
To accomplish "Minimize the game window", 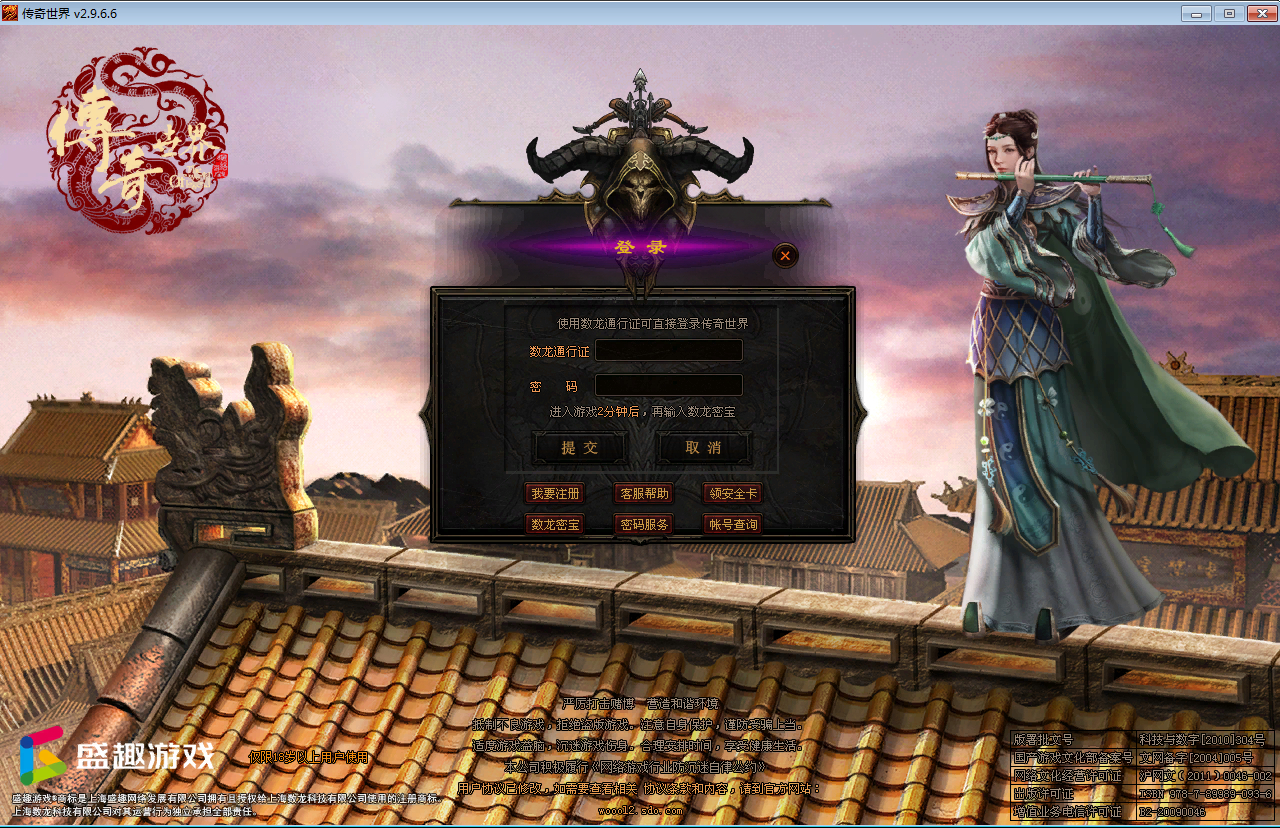I will 1196,13.
